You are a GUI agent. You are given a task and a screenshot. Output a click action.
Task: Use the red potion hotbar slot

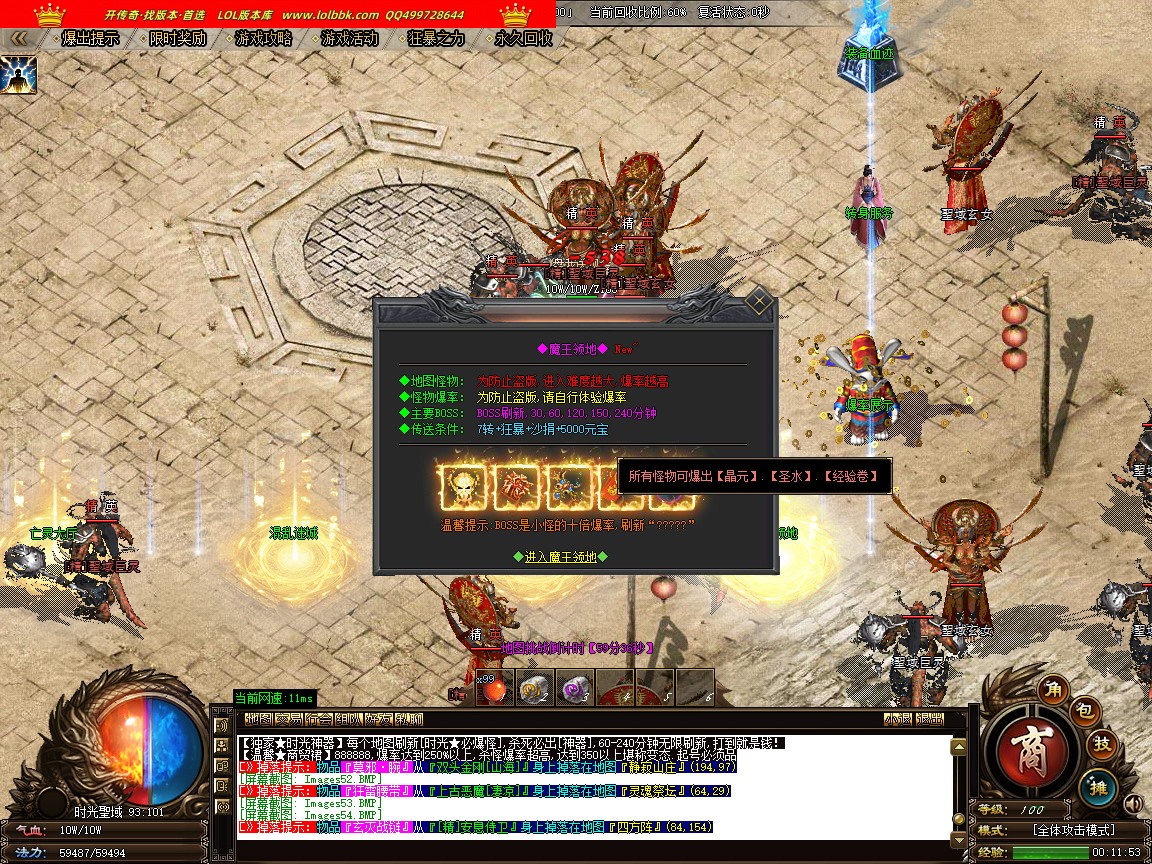(x=494, y=687)
